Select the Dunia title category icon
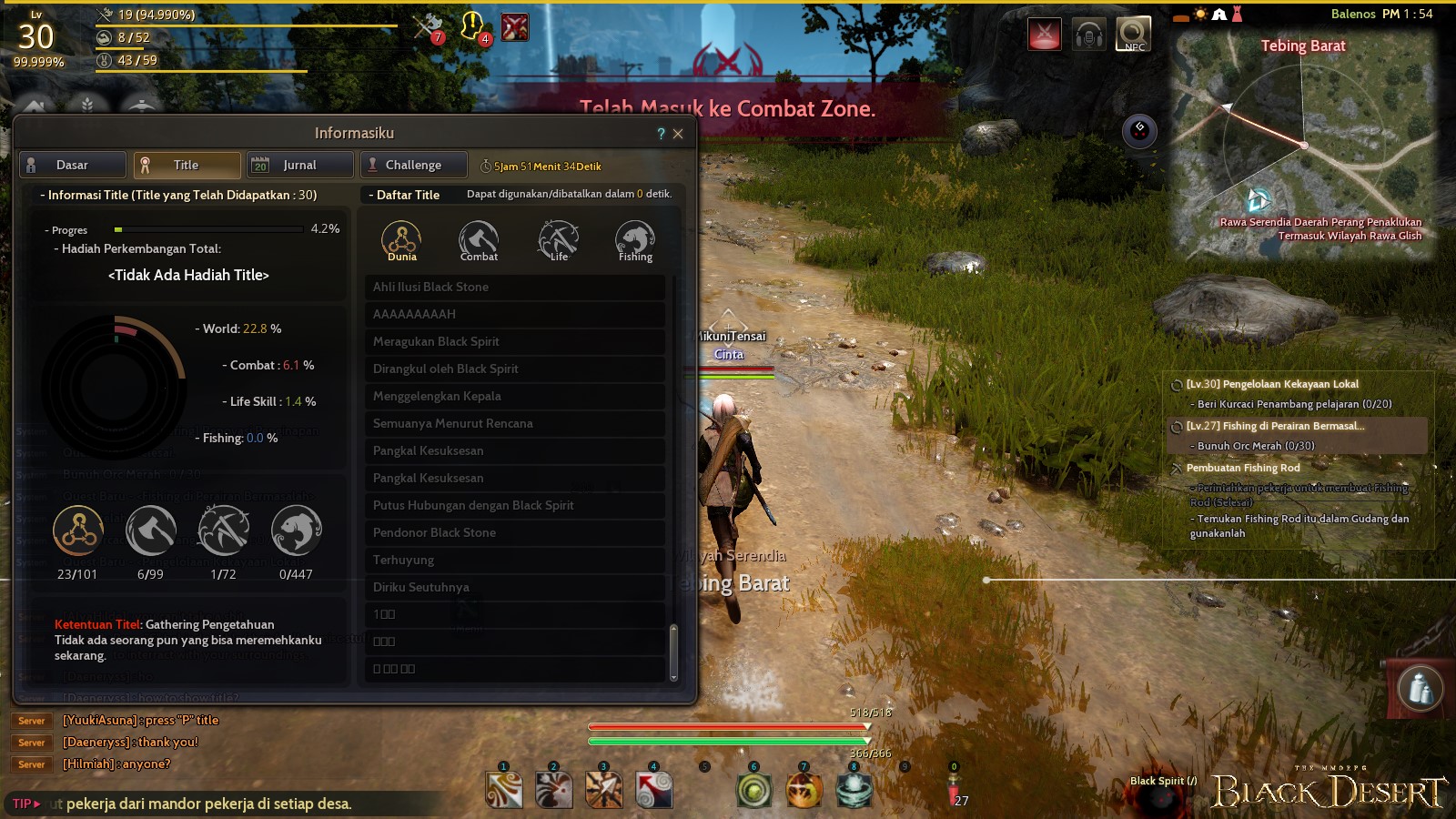Viewport: 1456px width, 819px height. click(x=400, y=237)
